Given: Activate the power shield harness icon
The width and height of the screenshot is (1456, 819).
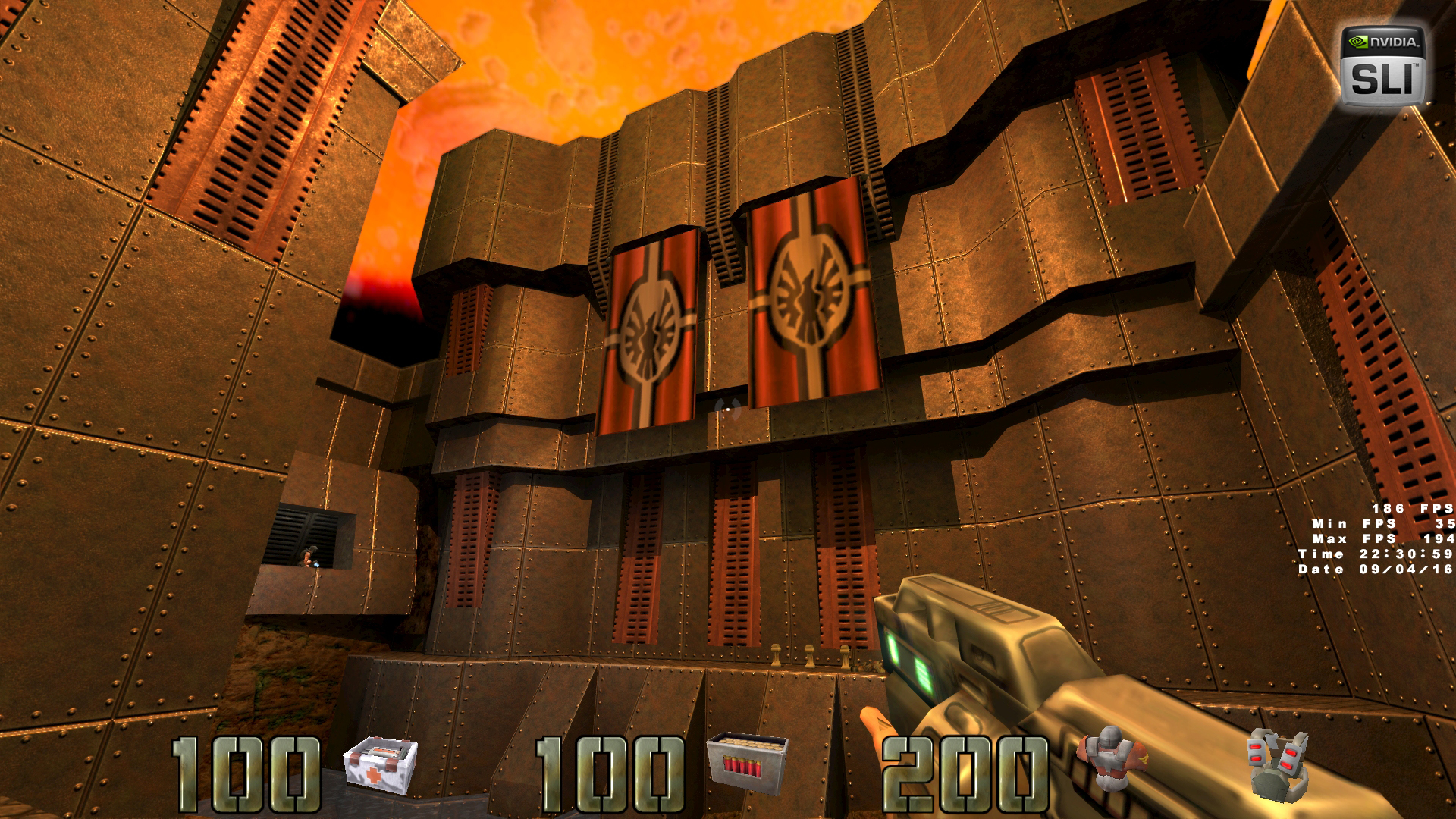Looking at the screenshot, I should tap(1279, 763).
